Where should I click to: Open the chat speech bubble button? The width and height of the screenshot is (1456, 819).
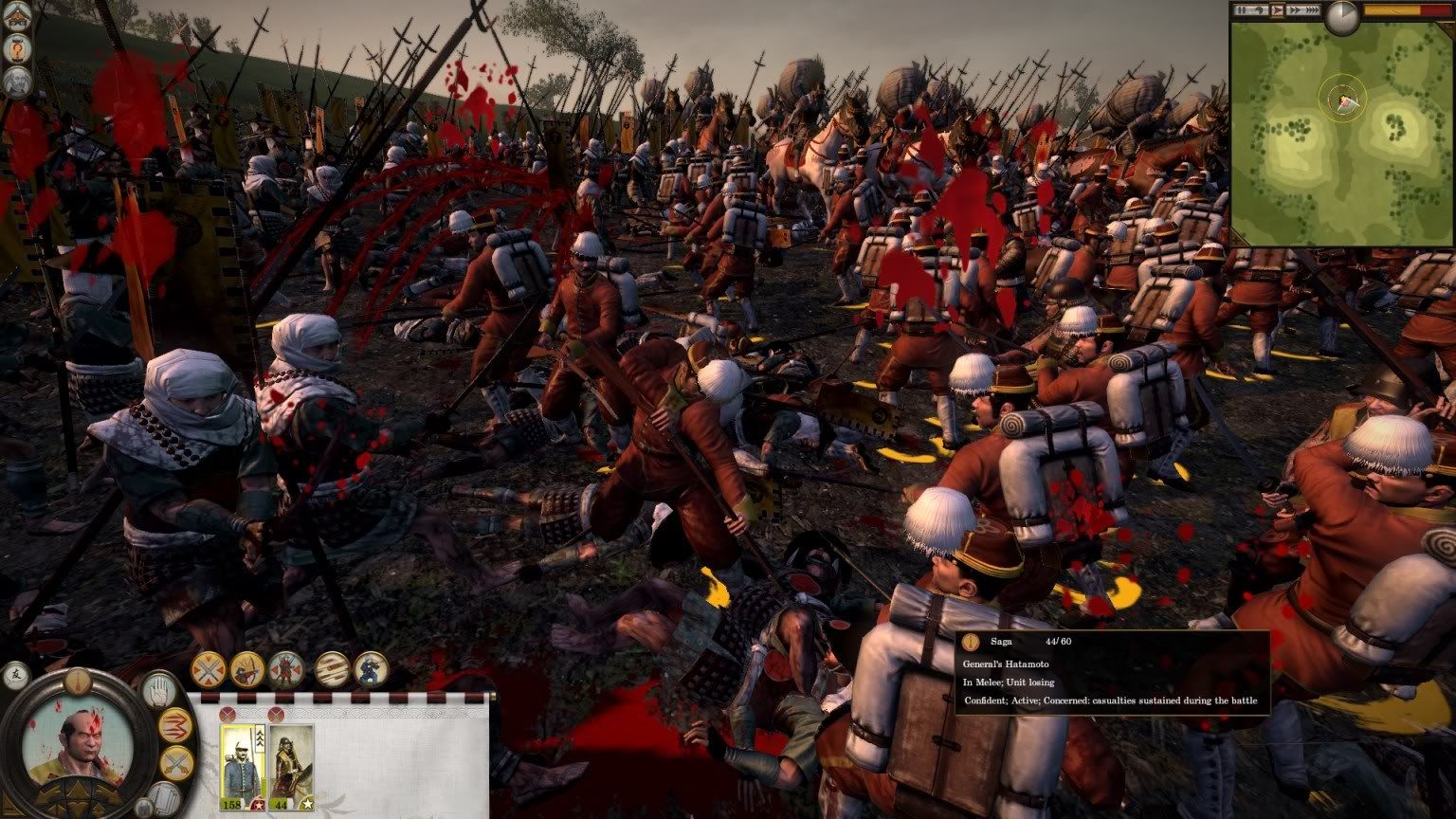coord(16,676)
